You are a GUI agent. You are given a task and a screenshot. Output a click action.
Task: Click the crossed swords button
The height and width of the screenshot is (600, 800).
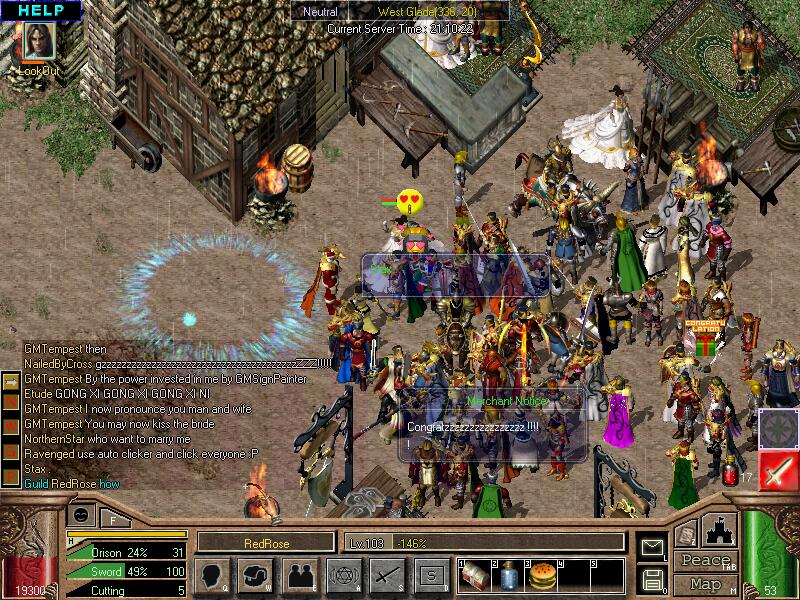[x=387, y=574]
